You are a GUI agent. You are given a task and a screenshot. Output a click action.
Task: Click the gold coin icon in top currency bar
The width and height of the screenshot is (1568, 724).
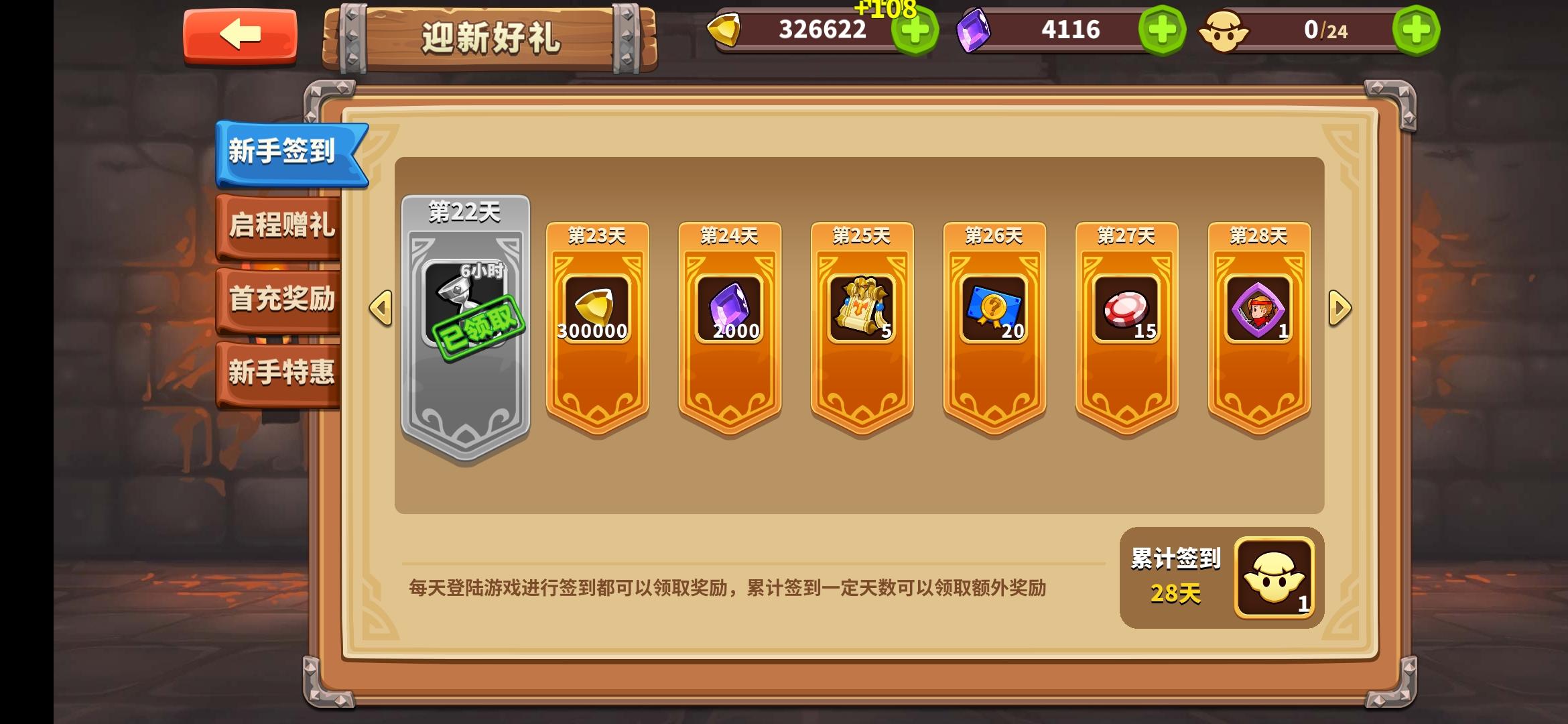726,30
